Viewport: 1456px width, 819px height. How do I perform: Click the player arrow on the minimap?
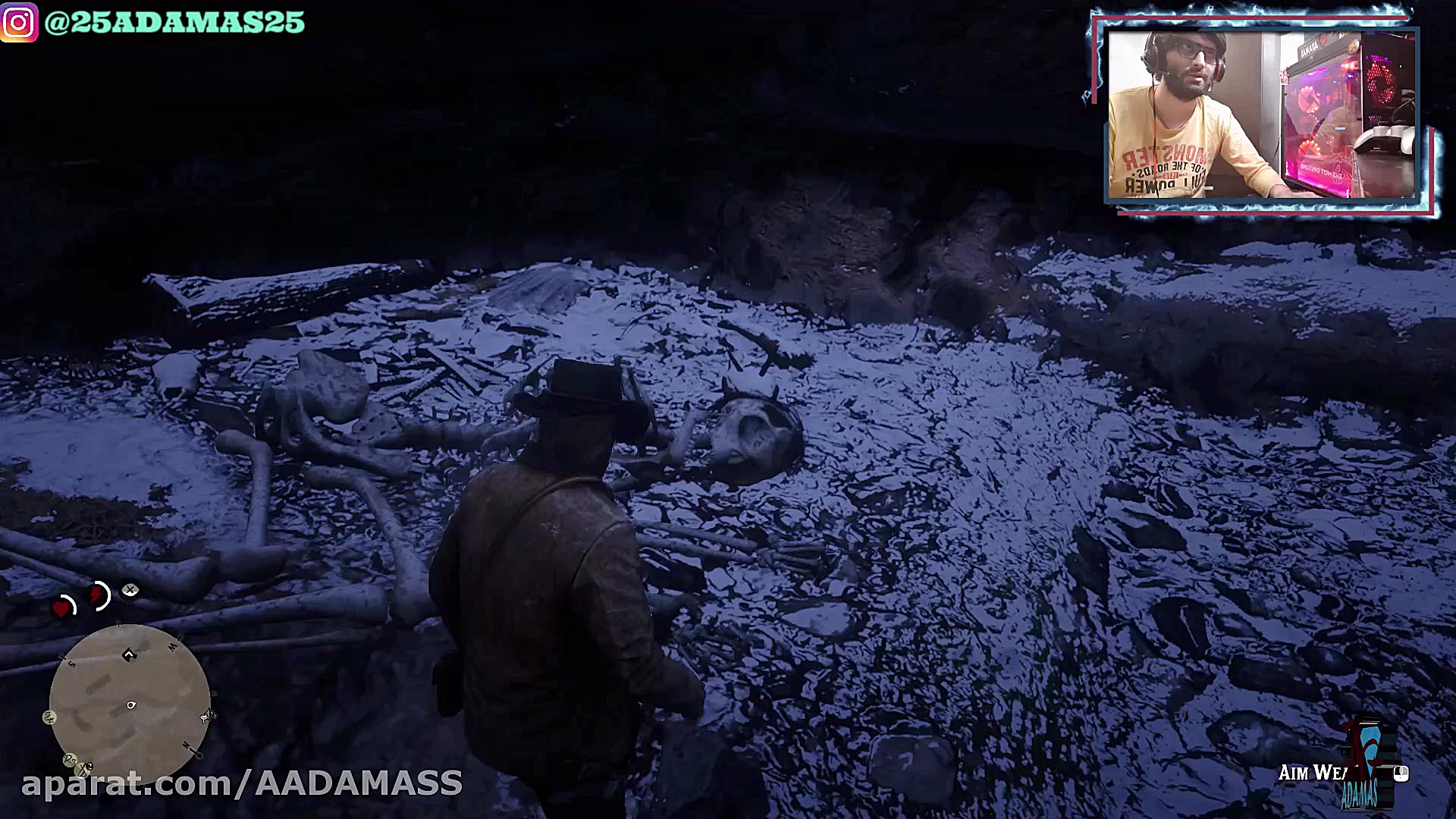point(129,654)
